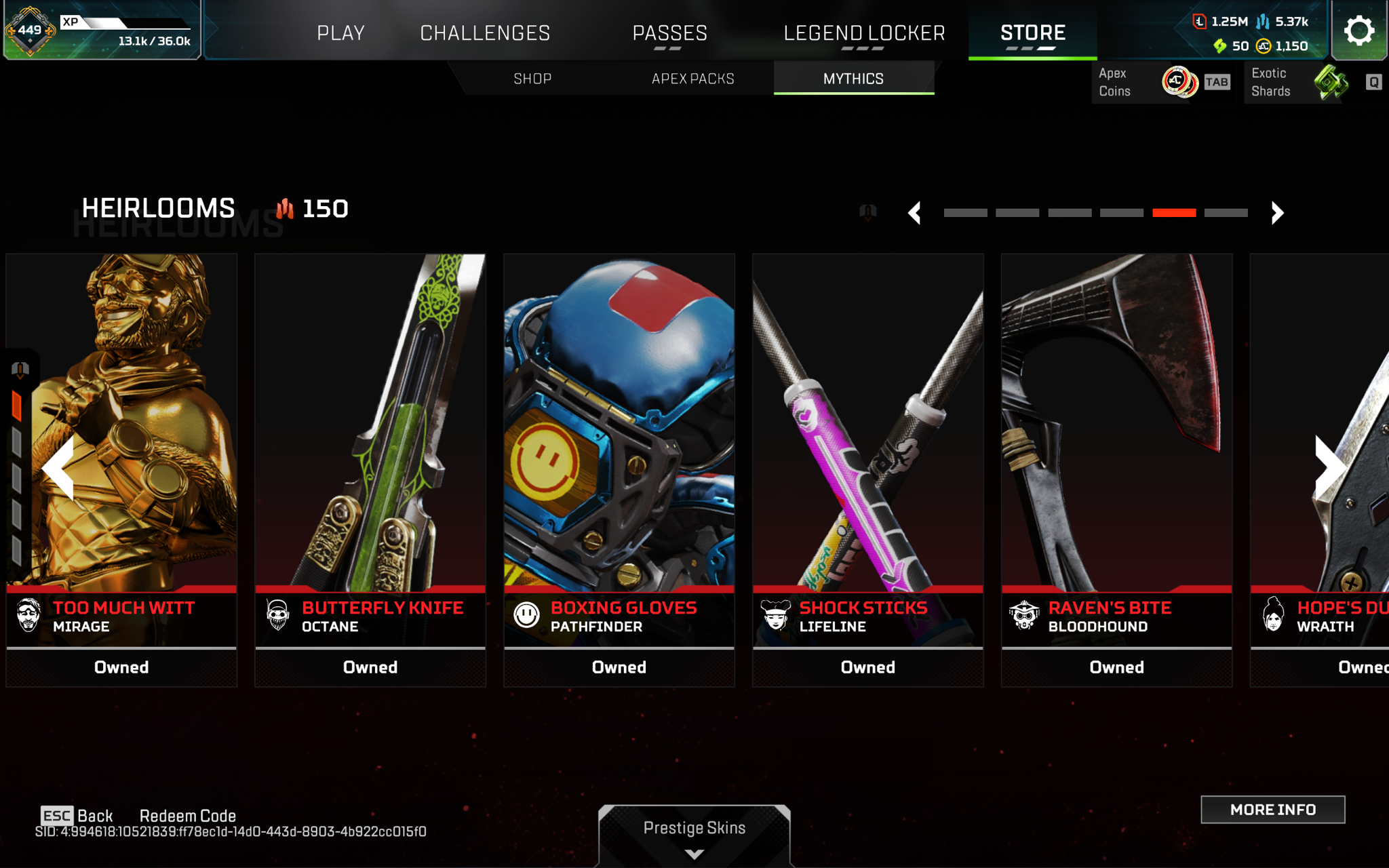Image resolution: width=1389 pixels, height=868 pixels.
Task: Open the settings gear icon
Action: pos(1358,31)
